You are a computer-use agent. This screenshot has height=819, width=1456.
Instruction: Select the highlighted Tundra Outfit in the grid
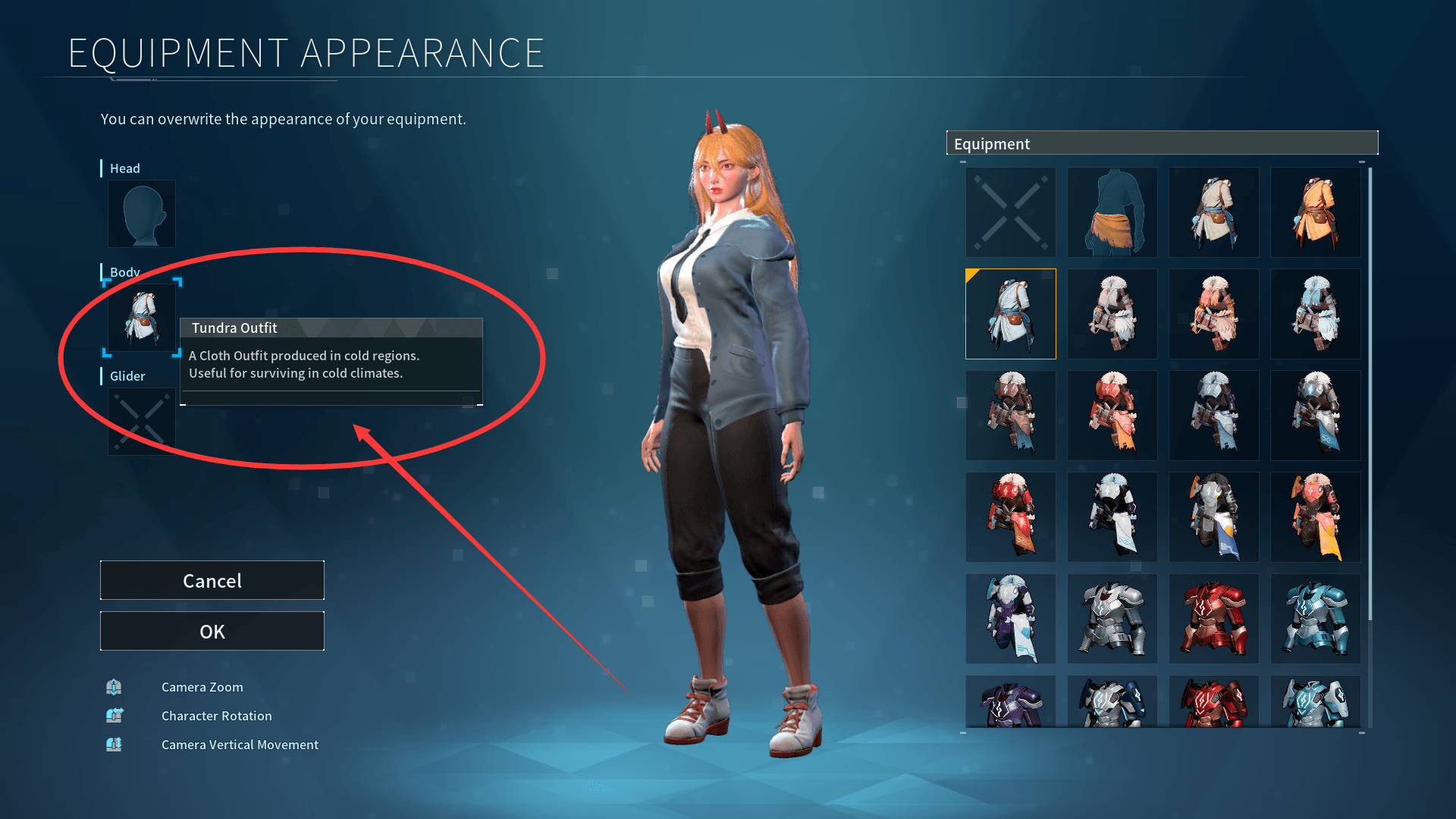(1010, 314)
